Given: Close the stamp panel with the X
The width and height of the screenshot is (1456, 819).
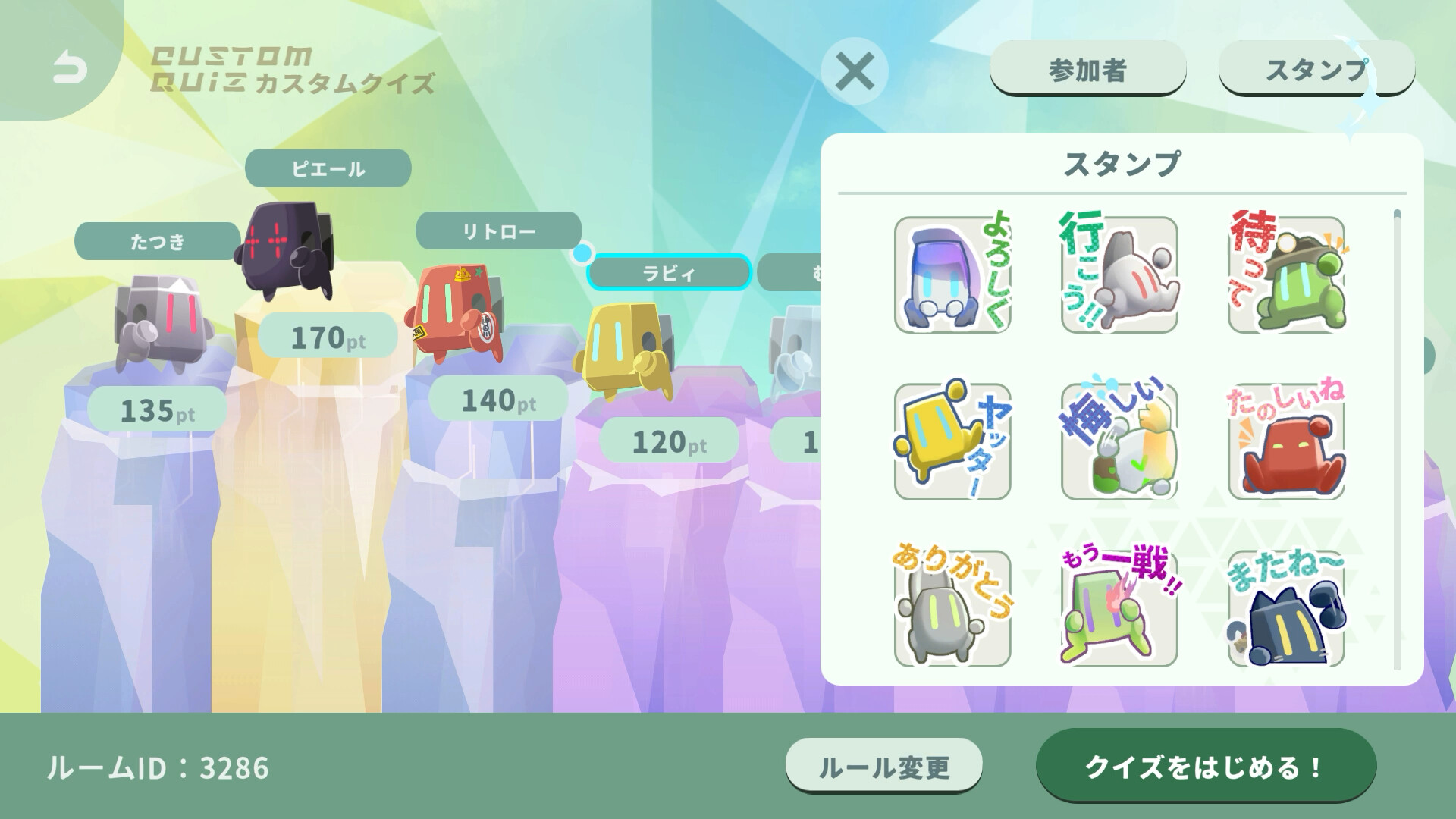Looking at the screenshot, I should (855, 72).
